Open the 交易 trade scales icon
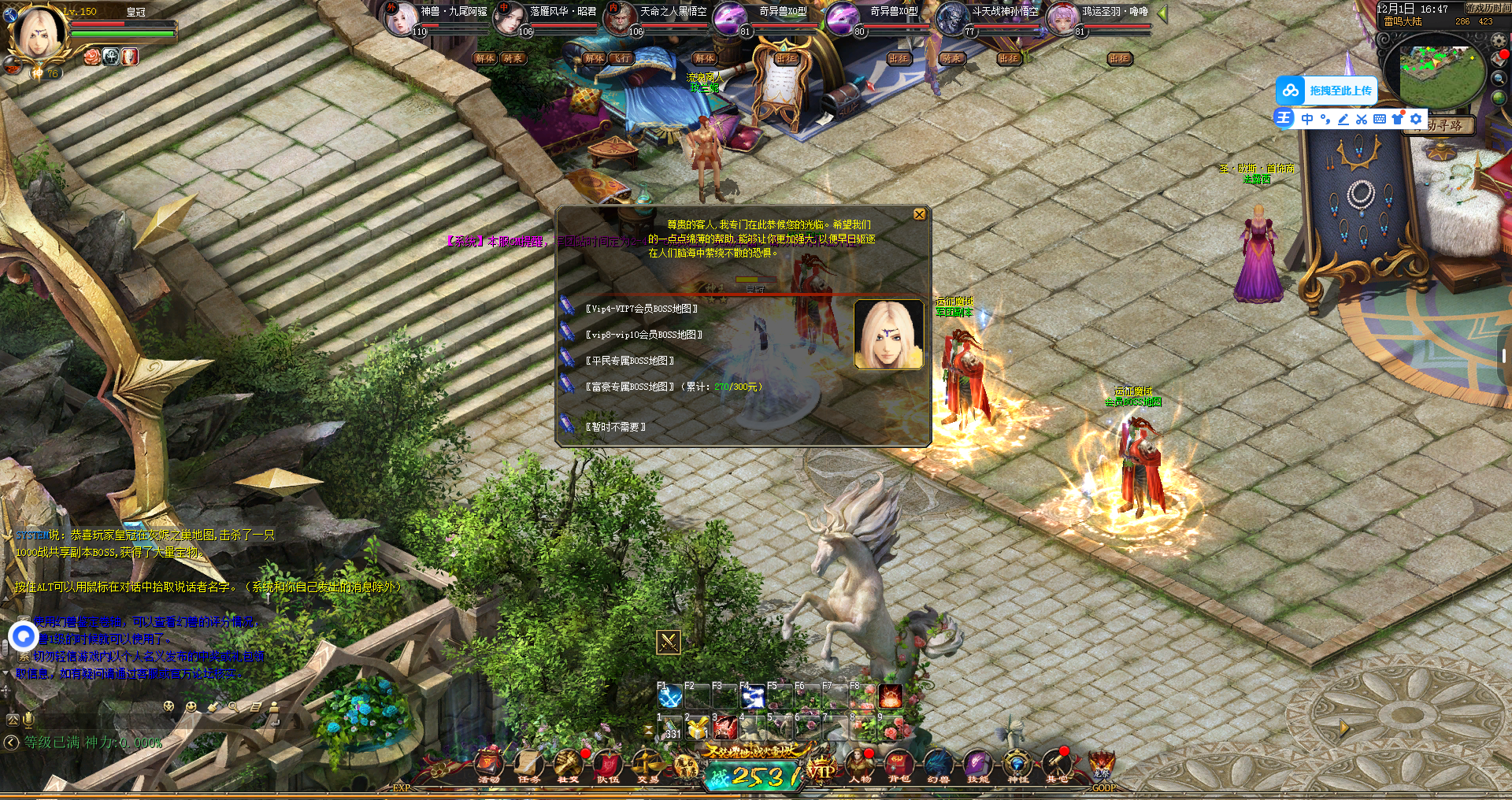 tap(648, 765)
